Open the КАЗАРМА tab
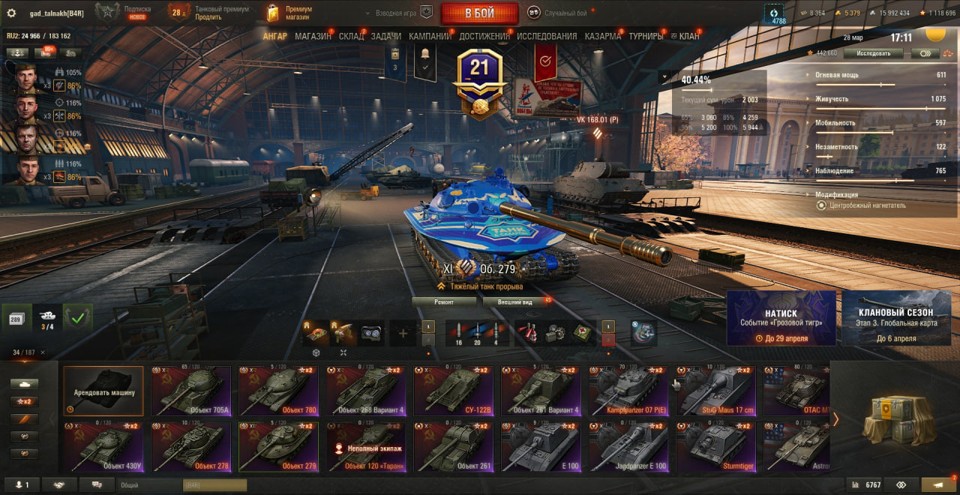This screenshot has width=960, height=495. coord(603,36)
